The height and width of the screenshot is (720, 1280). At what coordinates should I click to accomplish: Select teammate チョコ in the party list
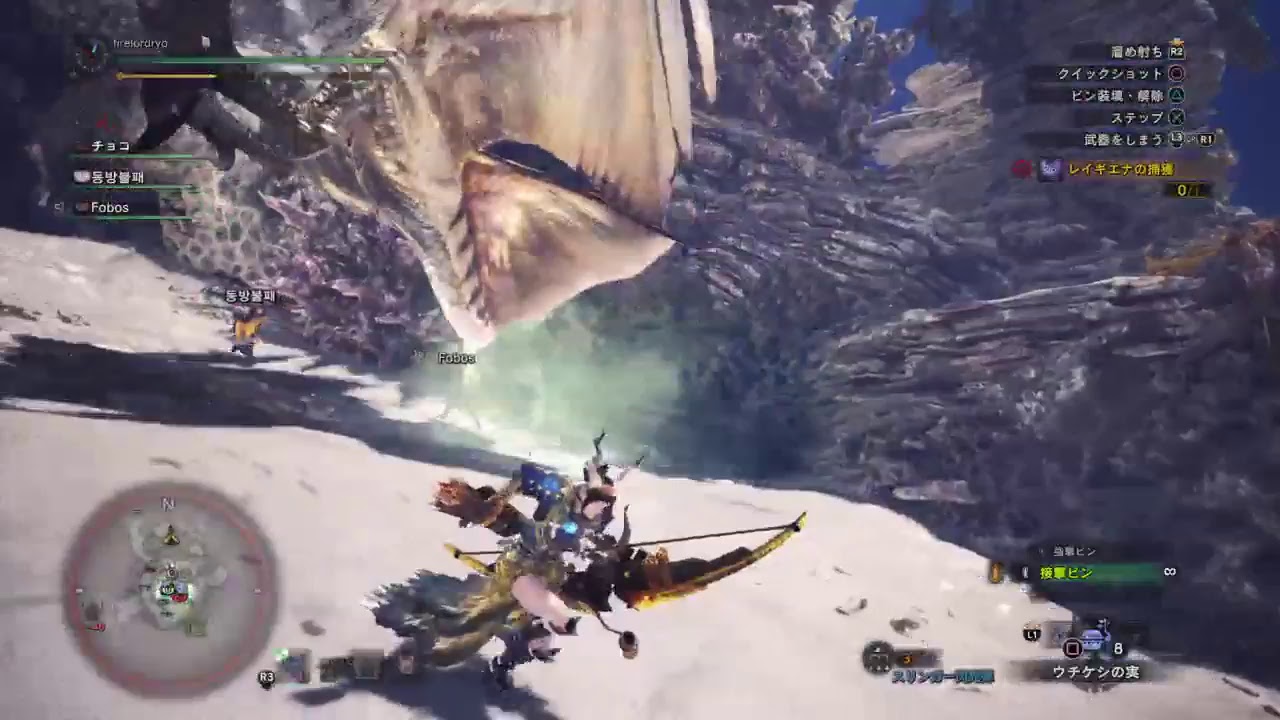[110, 147]
